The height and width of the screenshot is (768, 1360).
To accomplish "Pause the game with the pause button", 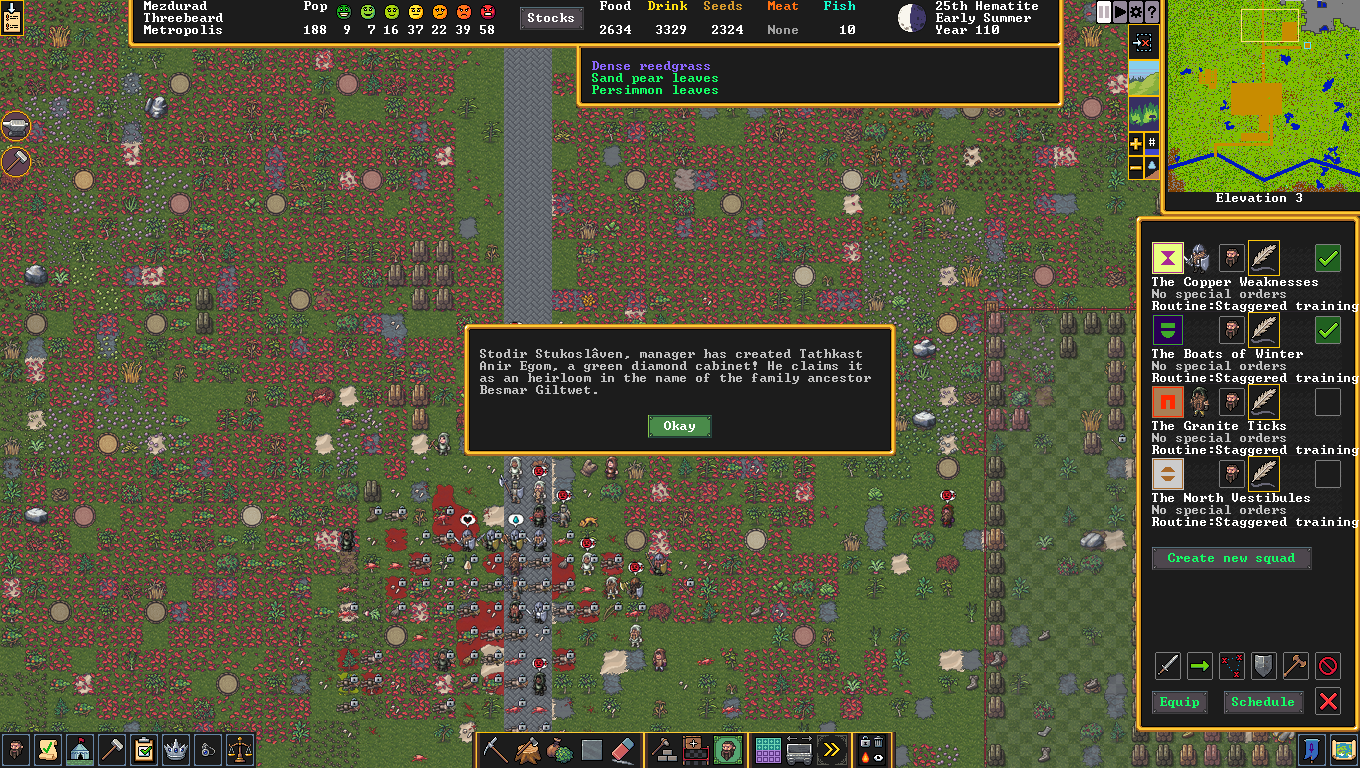I will pyautogui.click(x=1104, y=12).
